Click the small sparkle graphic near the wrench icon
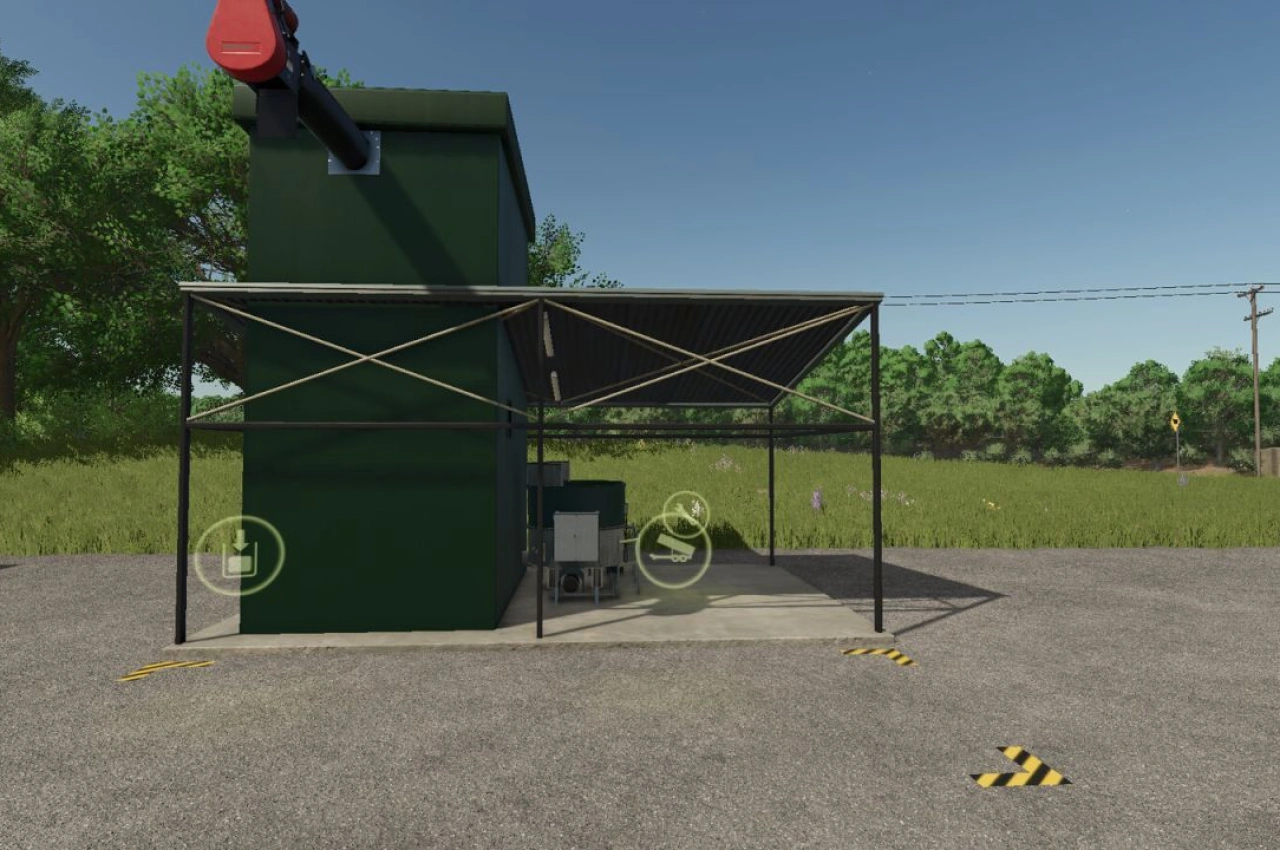Screen dimensions: 1280x850 (x=696, y=507)
